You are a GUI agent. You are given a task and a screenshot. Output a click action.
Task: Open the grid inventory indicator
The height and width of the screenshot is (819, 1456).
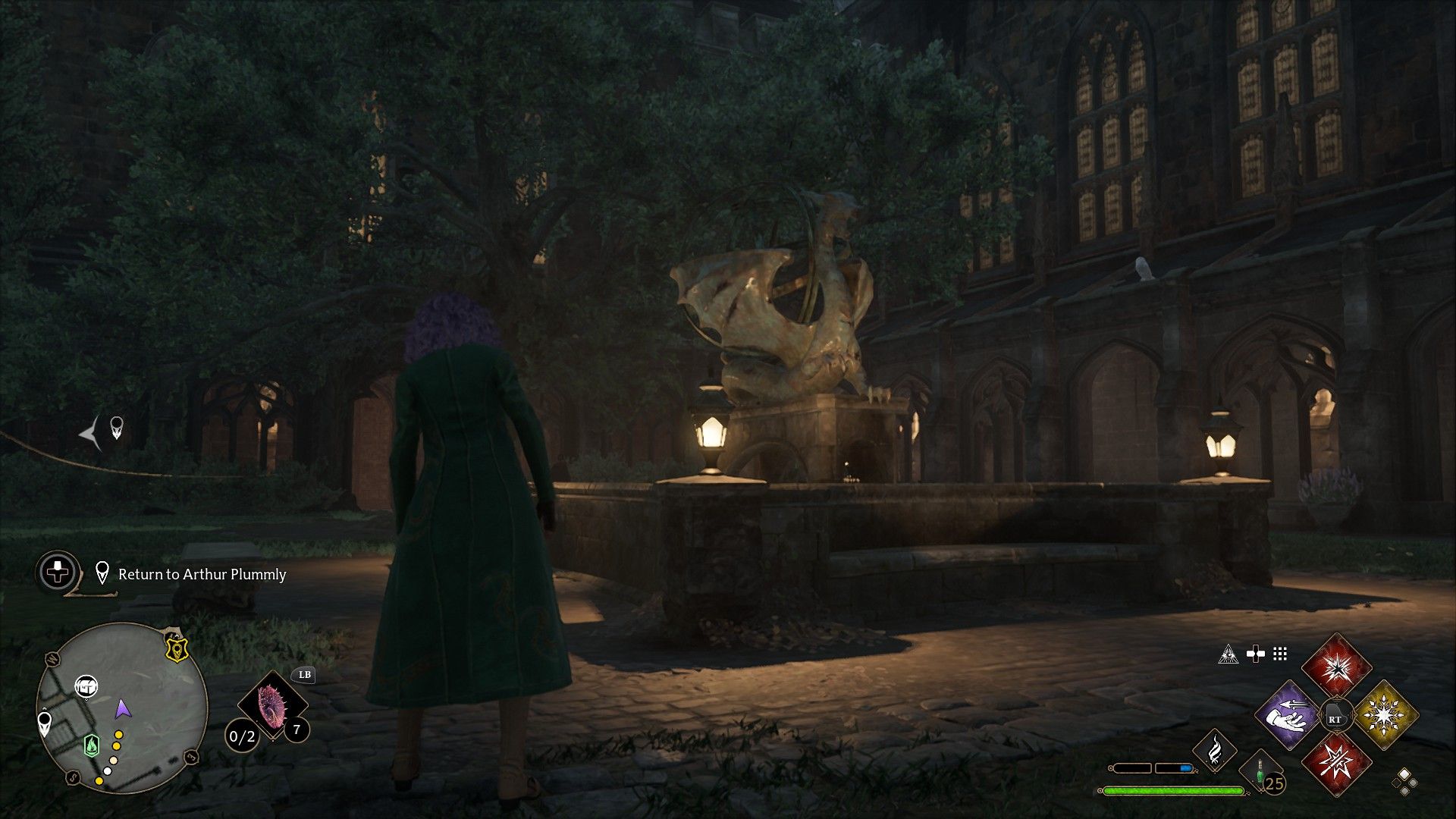(1279, 654)
